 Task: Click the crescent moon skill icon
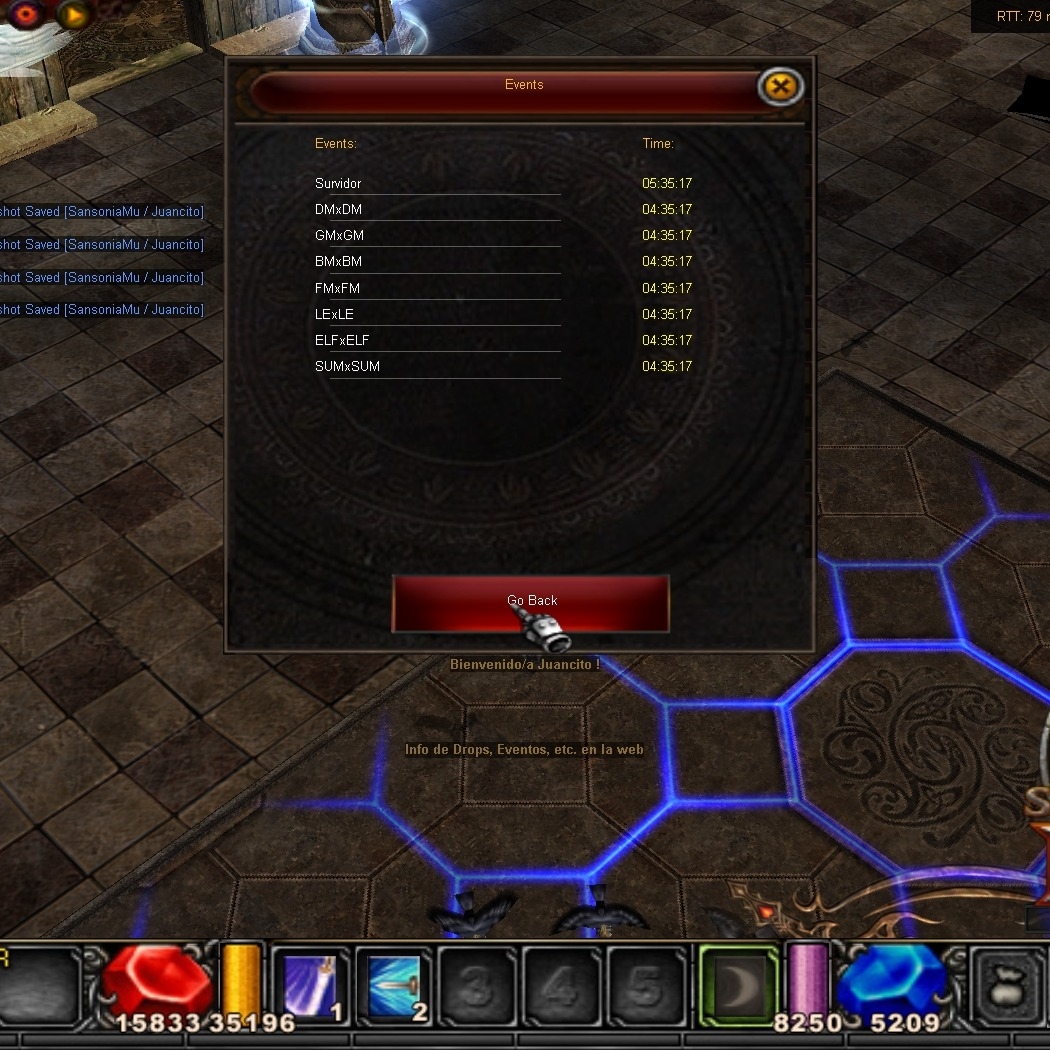coord(738,986)
